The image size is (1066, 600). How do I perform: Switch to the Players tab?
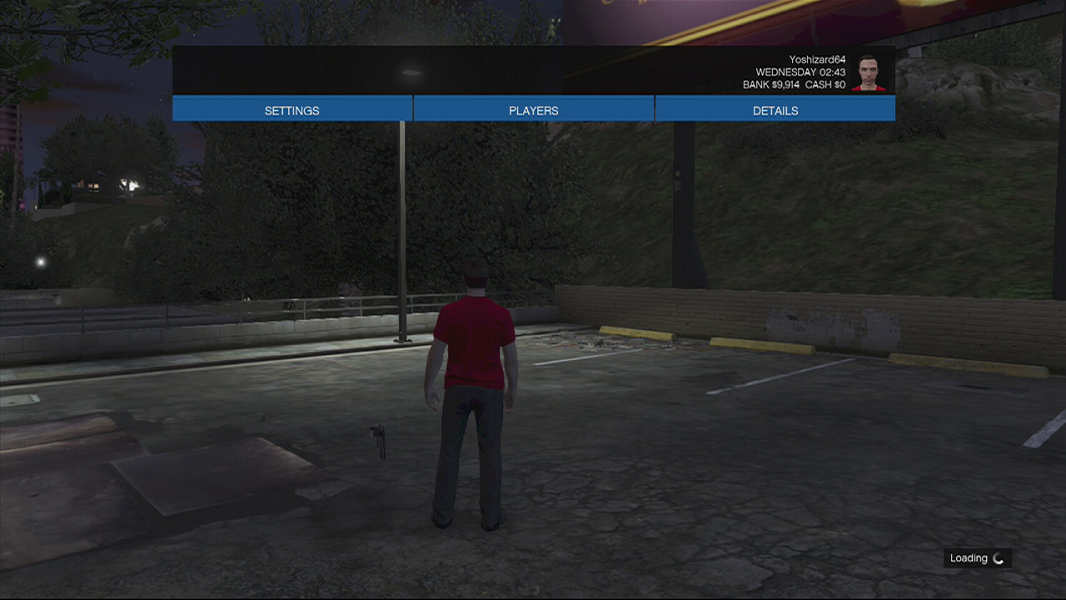(x=533, y=110)
